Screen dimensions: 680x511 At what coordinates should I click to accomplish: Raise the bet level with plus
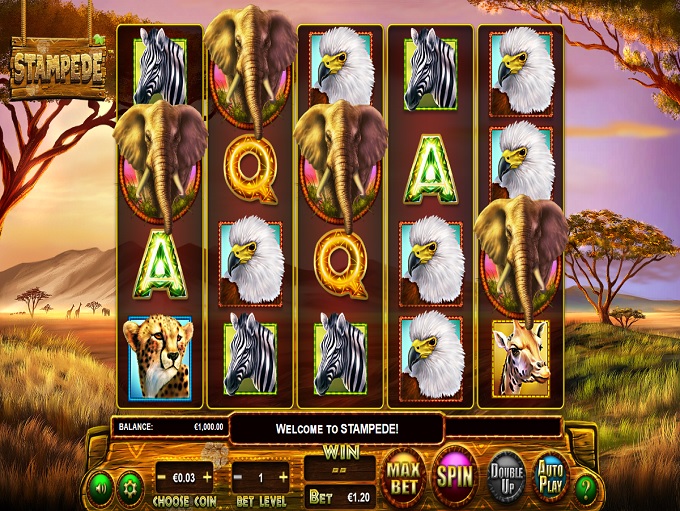click(283, 477)
